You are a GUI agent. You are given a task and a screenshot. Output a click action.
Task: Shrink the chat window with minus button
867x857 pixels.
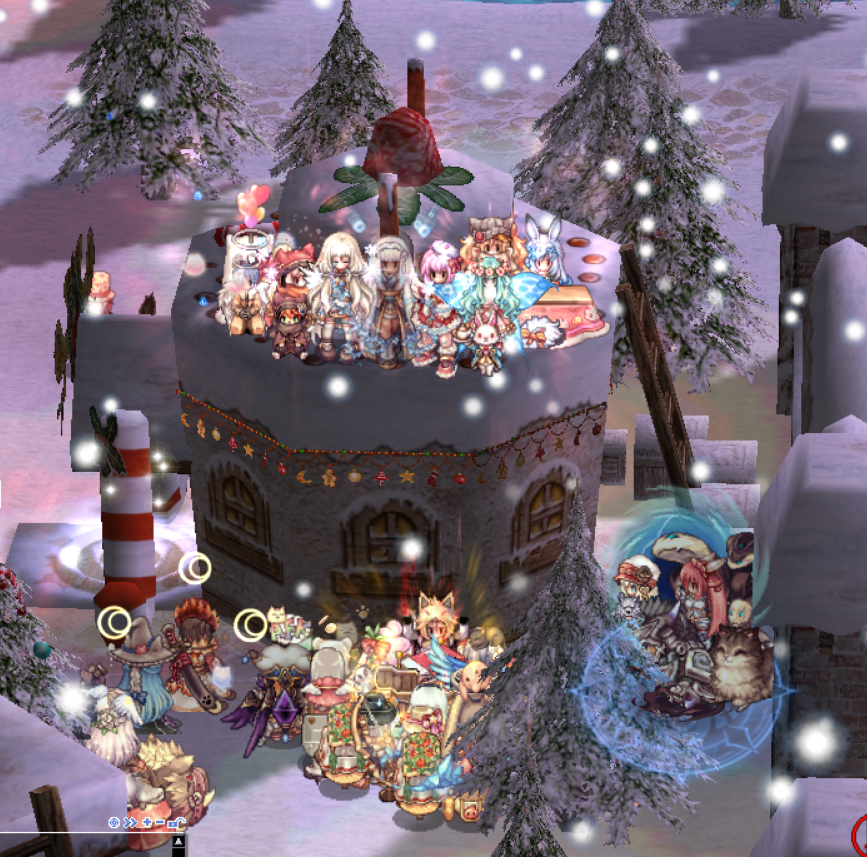coord(160,822)
